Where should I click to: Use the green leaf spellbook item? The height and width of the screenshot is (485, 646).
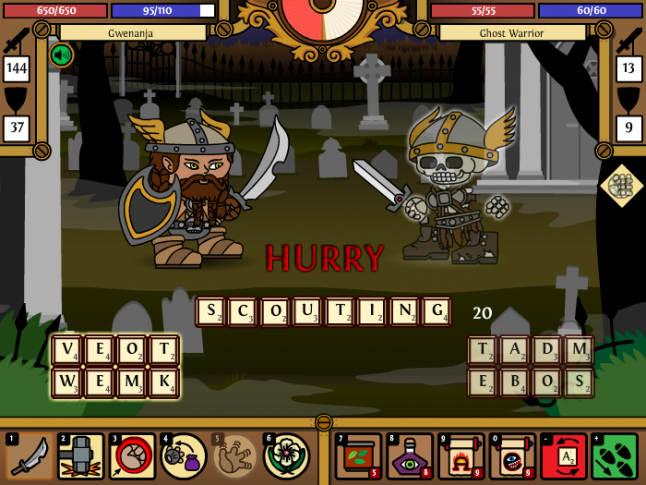point(357,457)
